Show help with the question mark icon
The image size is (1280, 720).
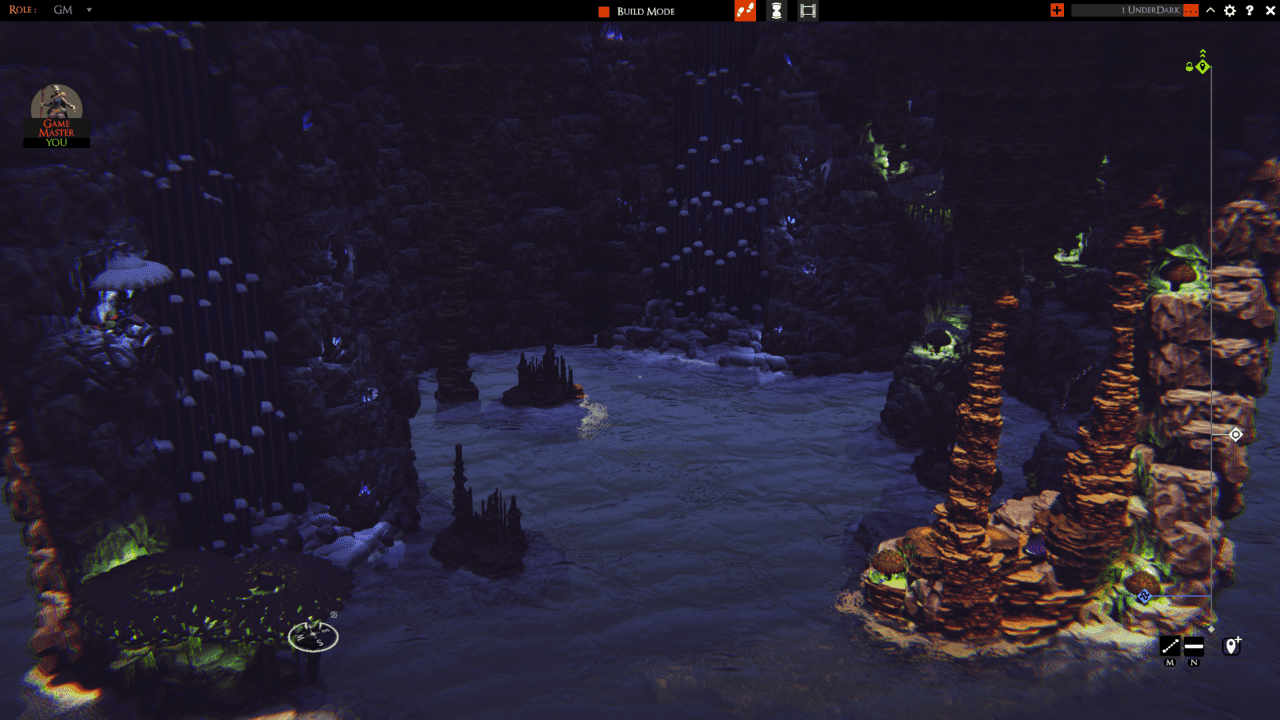tap(1250, 10)
